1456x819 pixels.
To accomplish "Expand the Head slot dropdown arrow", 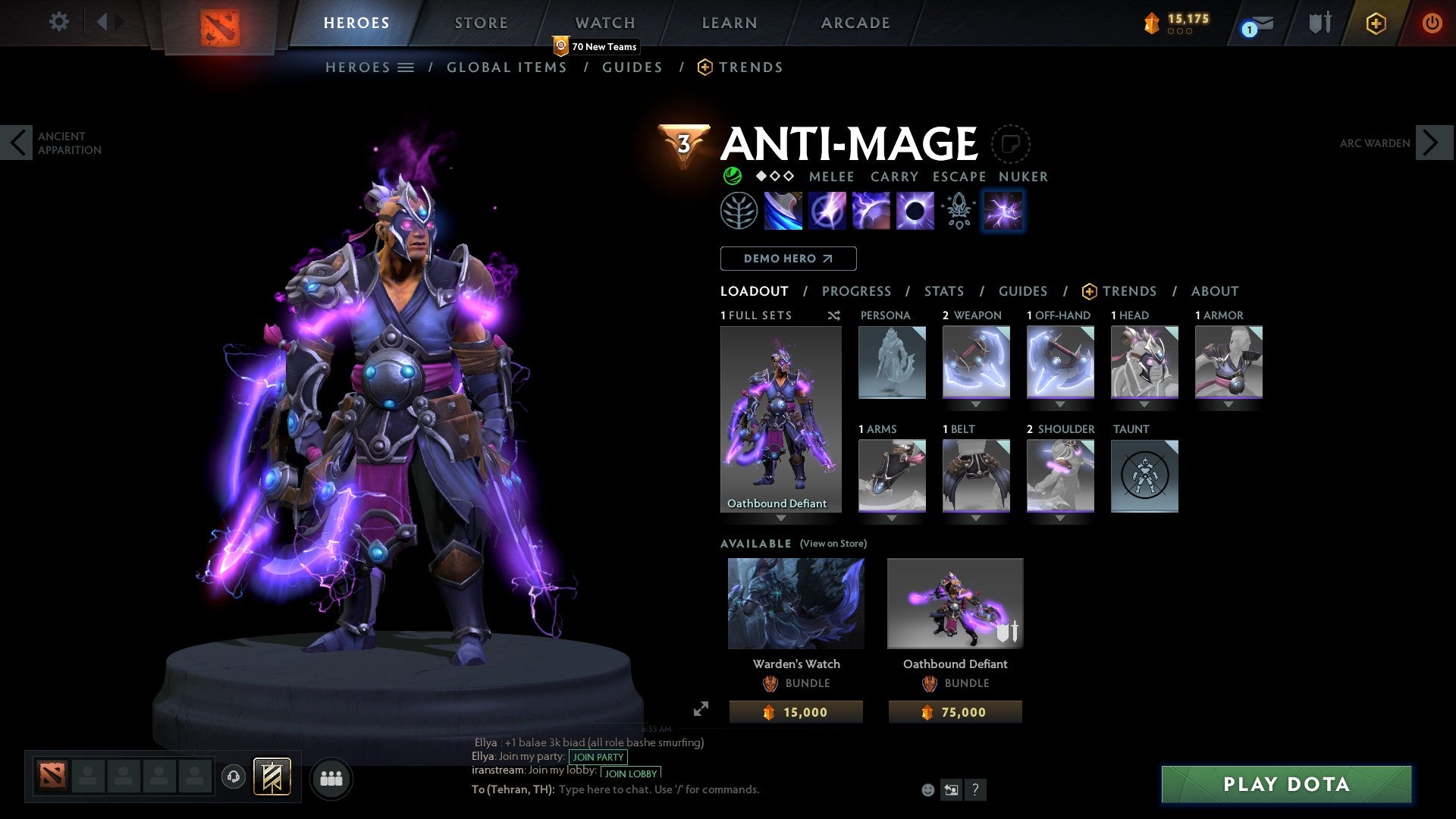I will pyautogui.click(x=1144, y=404).
